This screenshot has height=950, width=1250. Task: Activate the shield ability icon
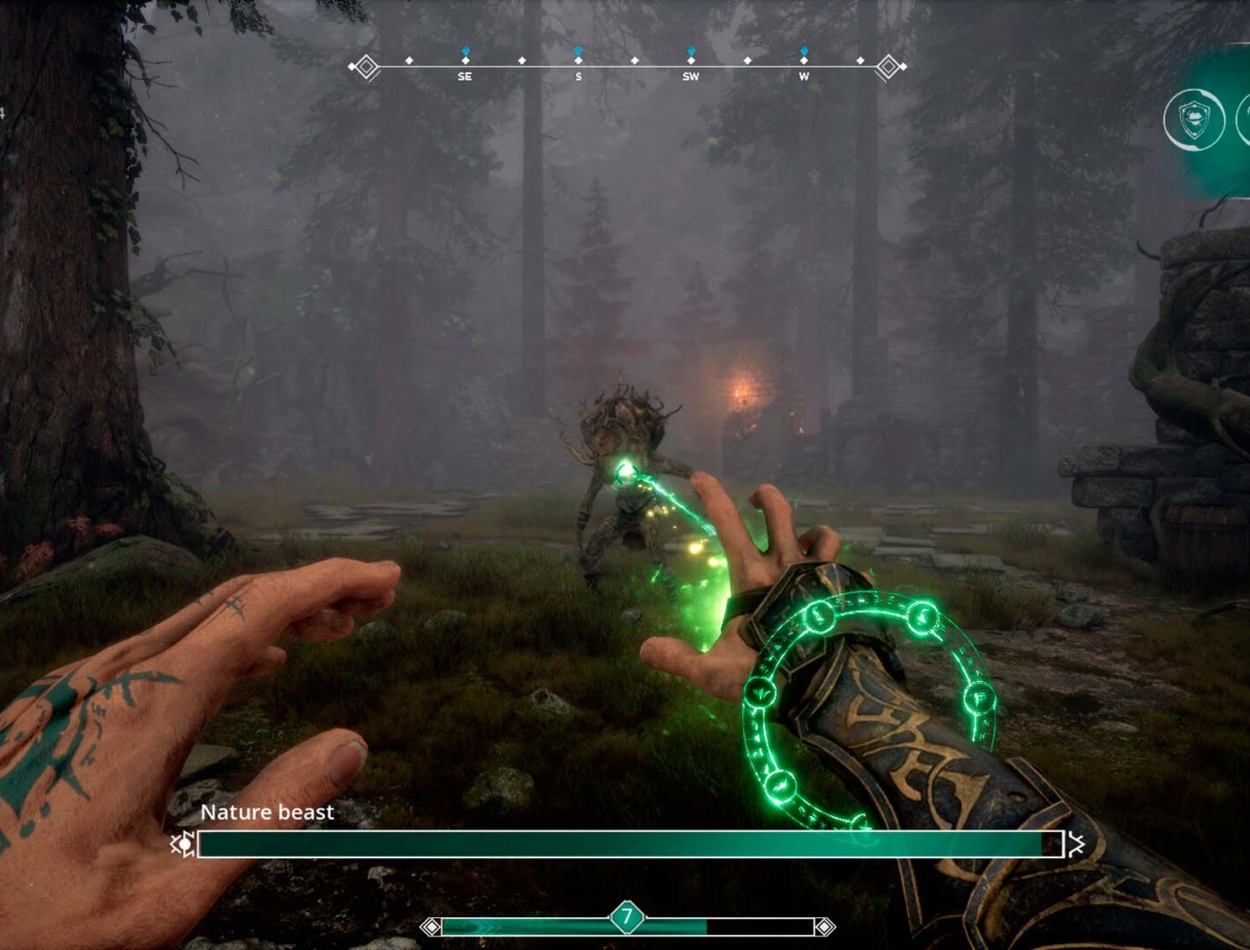pyautogui.click(x=1194, y=120)
